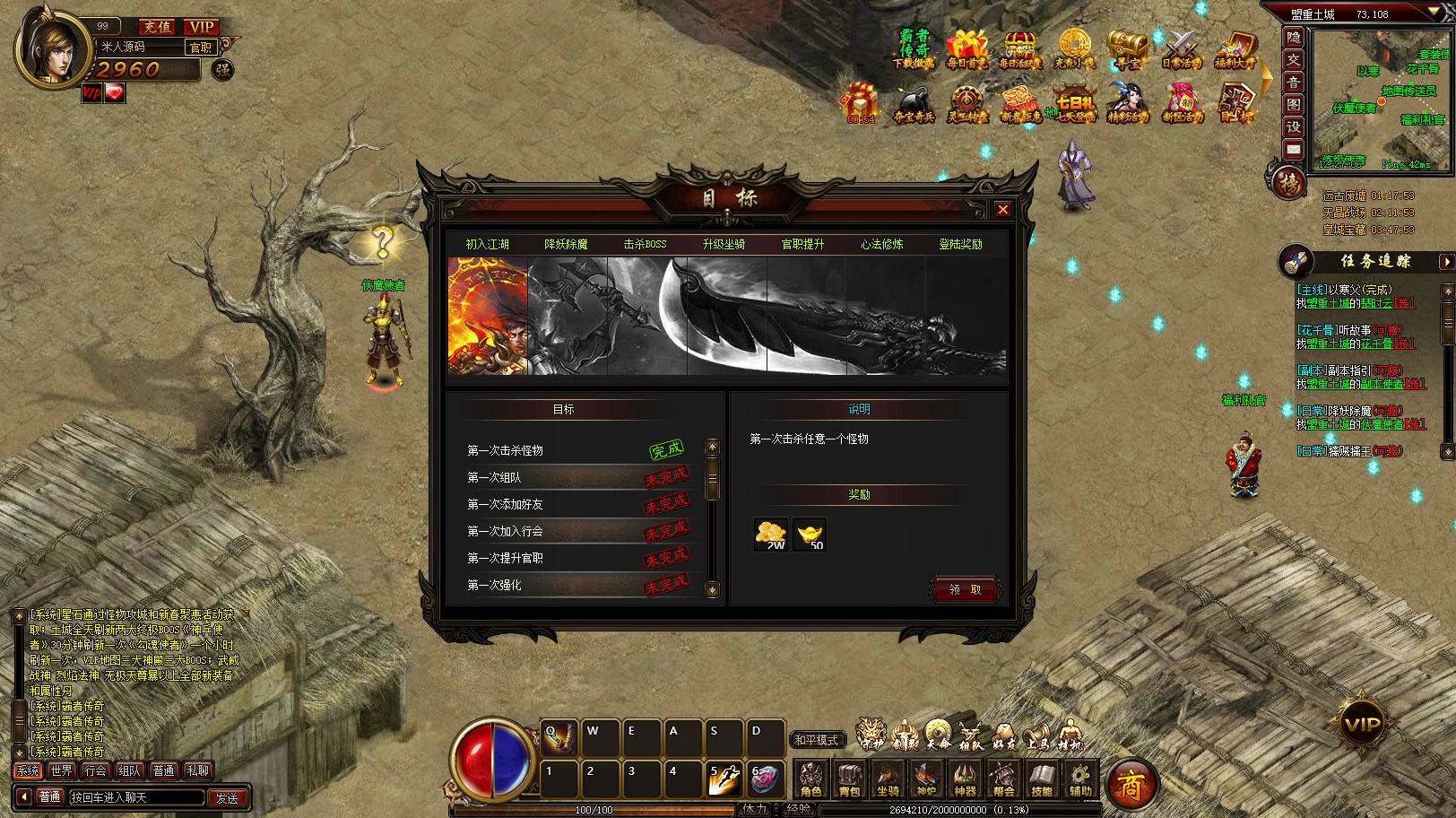
Task: Open the round 商 shop button
Action: coord(1131,786)
